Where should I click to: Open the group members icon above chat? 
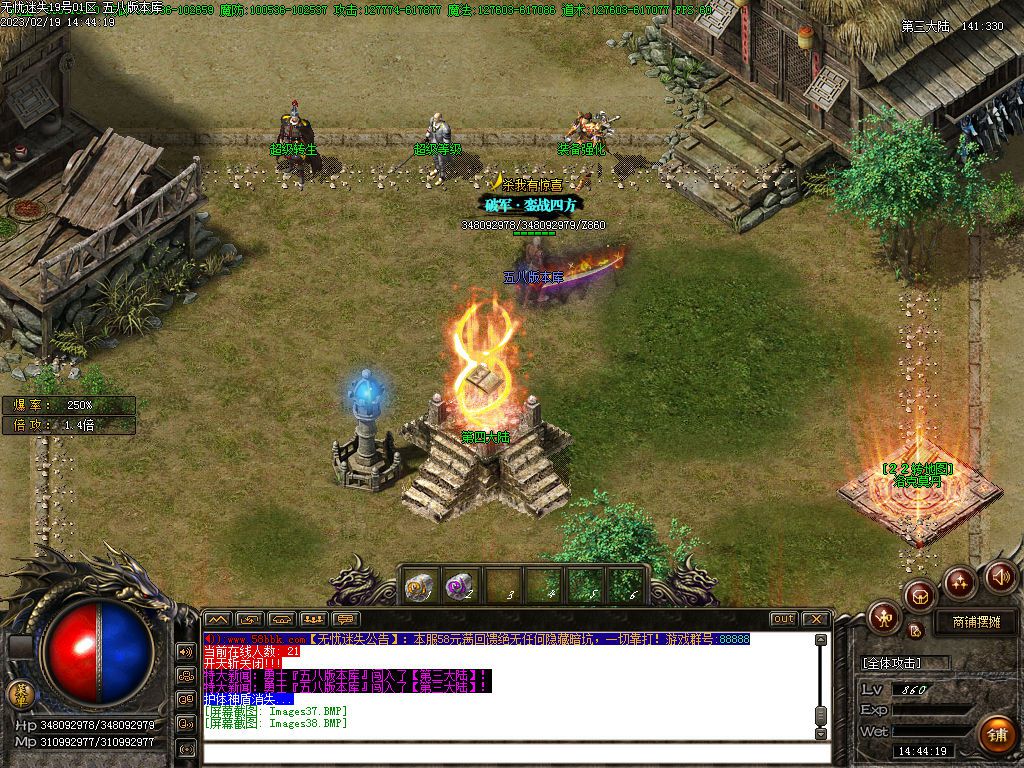[314, 619]
